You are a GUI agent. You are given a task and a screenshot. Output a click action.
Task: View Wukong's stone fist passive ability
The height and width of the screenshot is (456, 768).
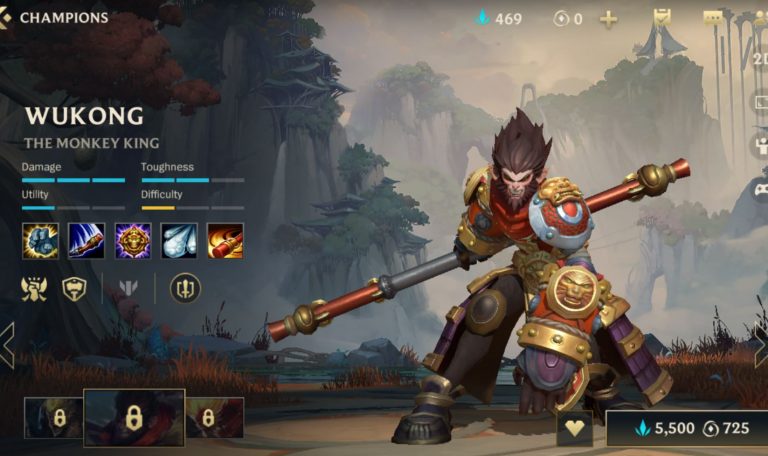[40, 240]
